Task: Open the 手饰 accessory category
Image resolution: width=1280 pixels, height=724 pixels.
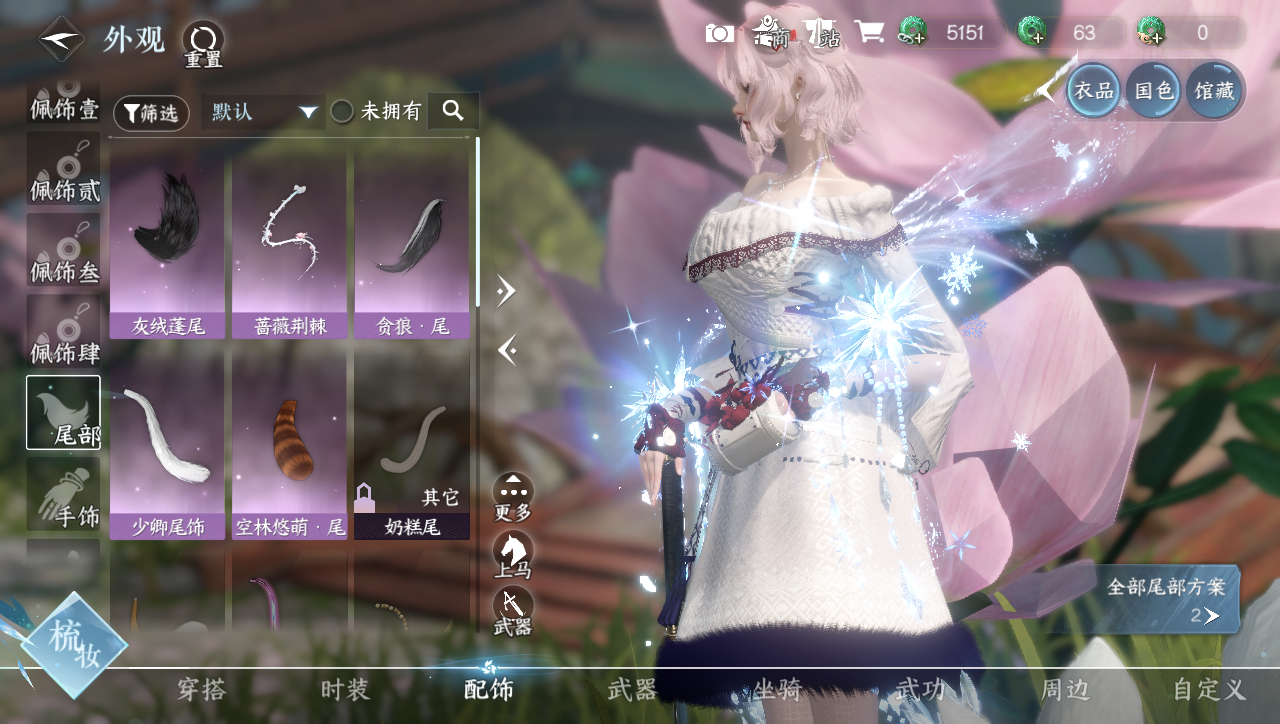Action: click(x=64, y=494)
